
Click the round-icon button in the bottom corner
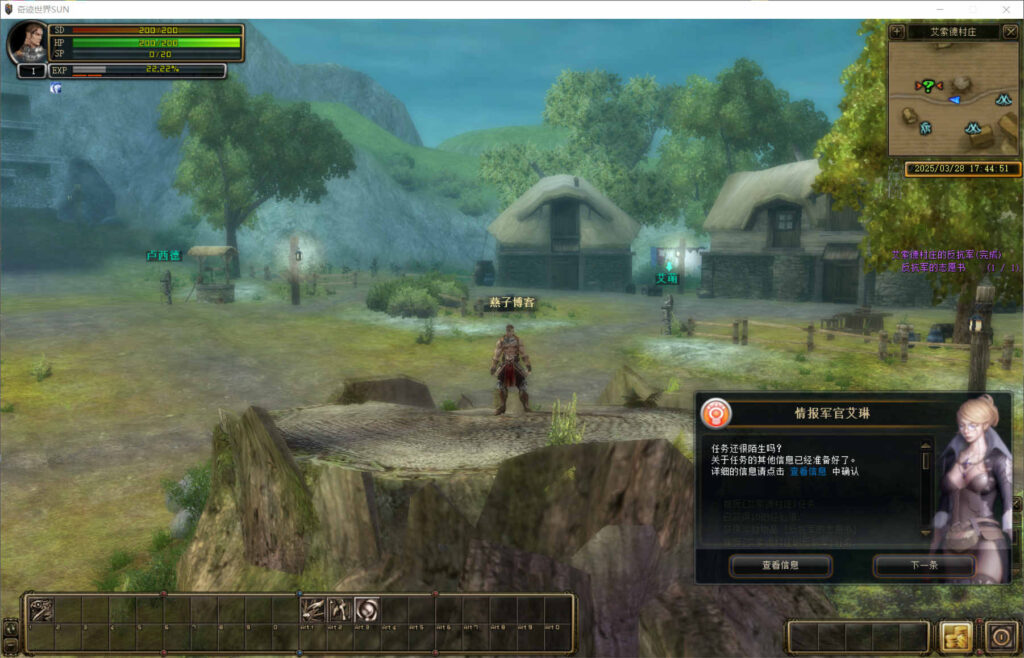point(1000,636)
